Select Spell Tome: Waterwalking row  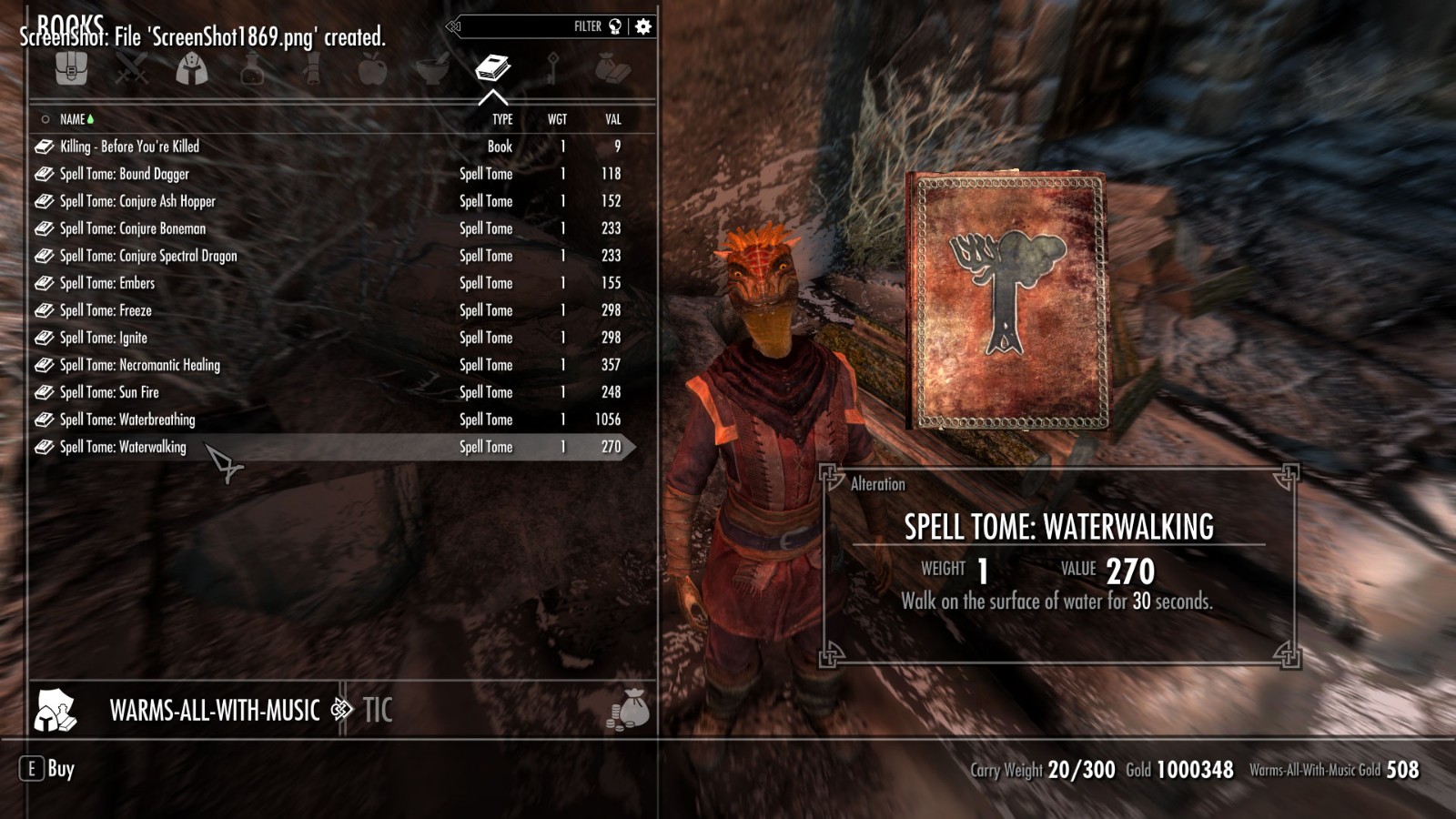123,447
